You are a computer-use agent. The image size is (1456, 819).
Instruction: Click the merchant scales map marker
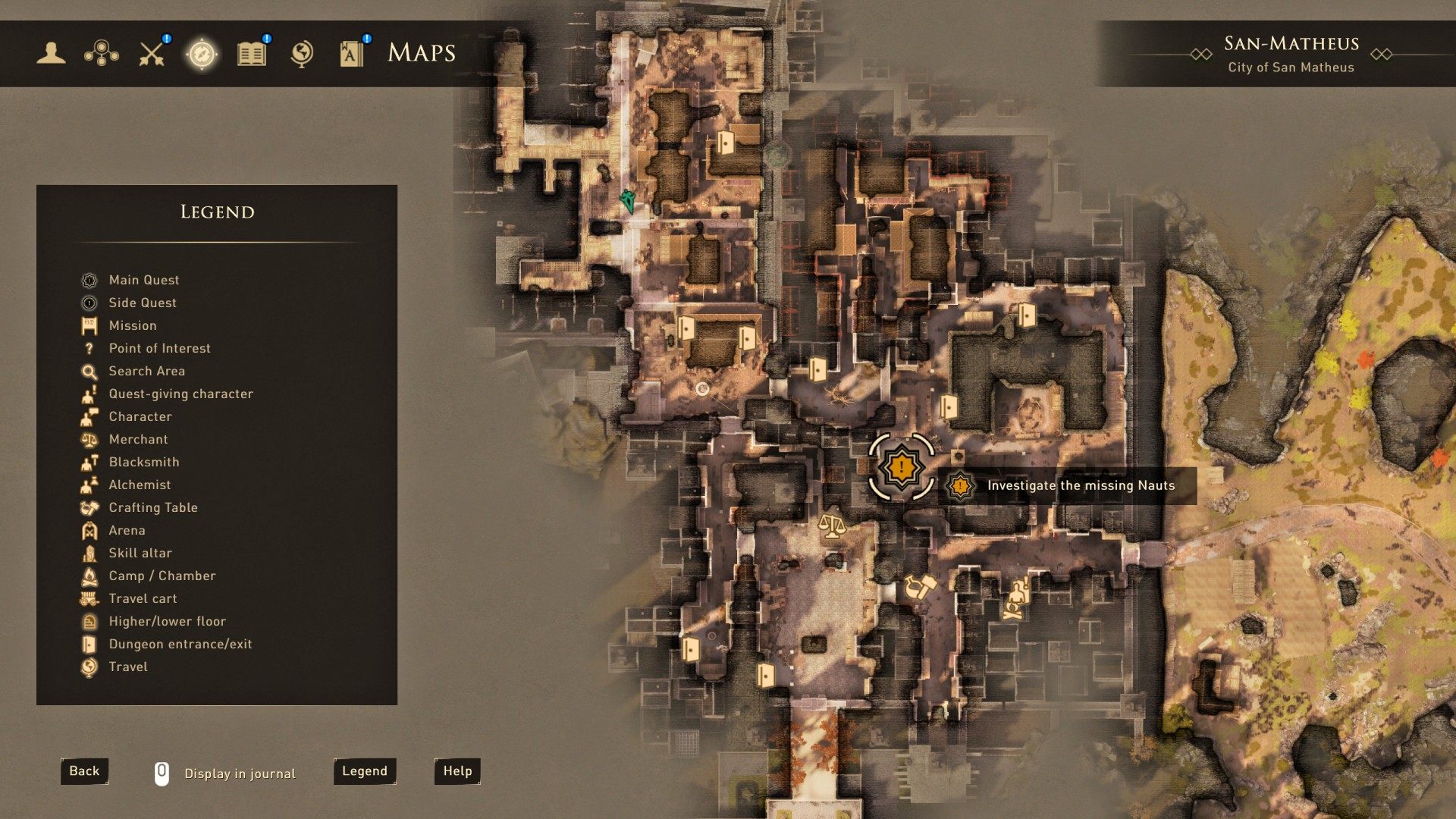coord(832,526)
